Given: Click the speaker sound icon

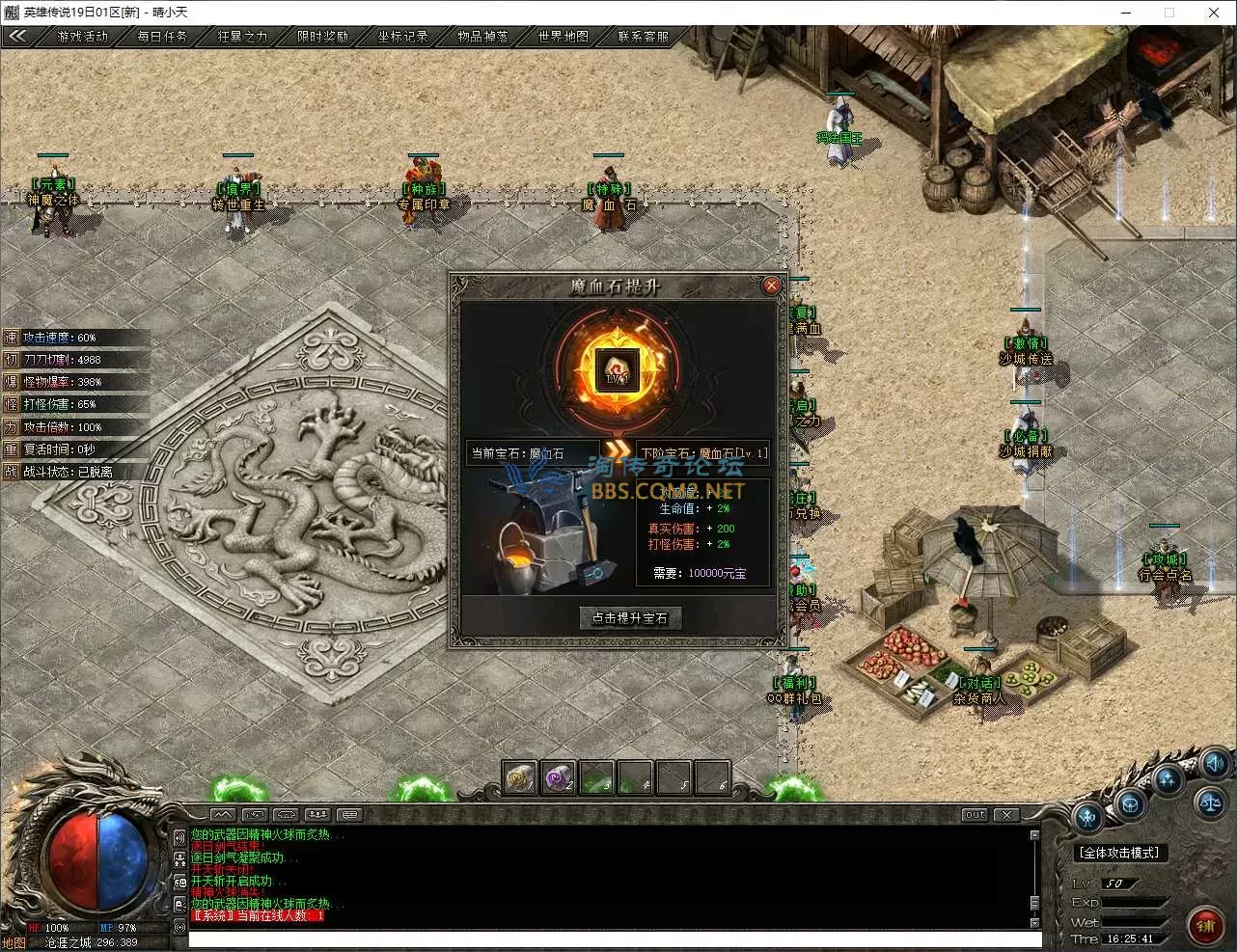Looking at the screenshot, I should point(1216,763).
